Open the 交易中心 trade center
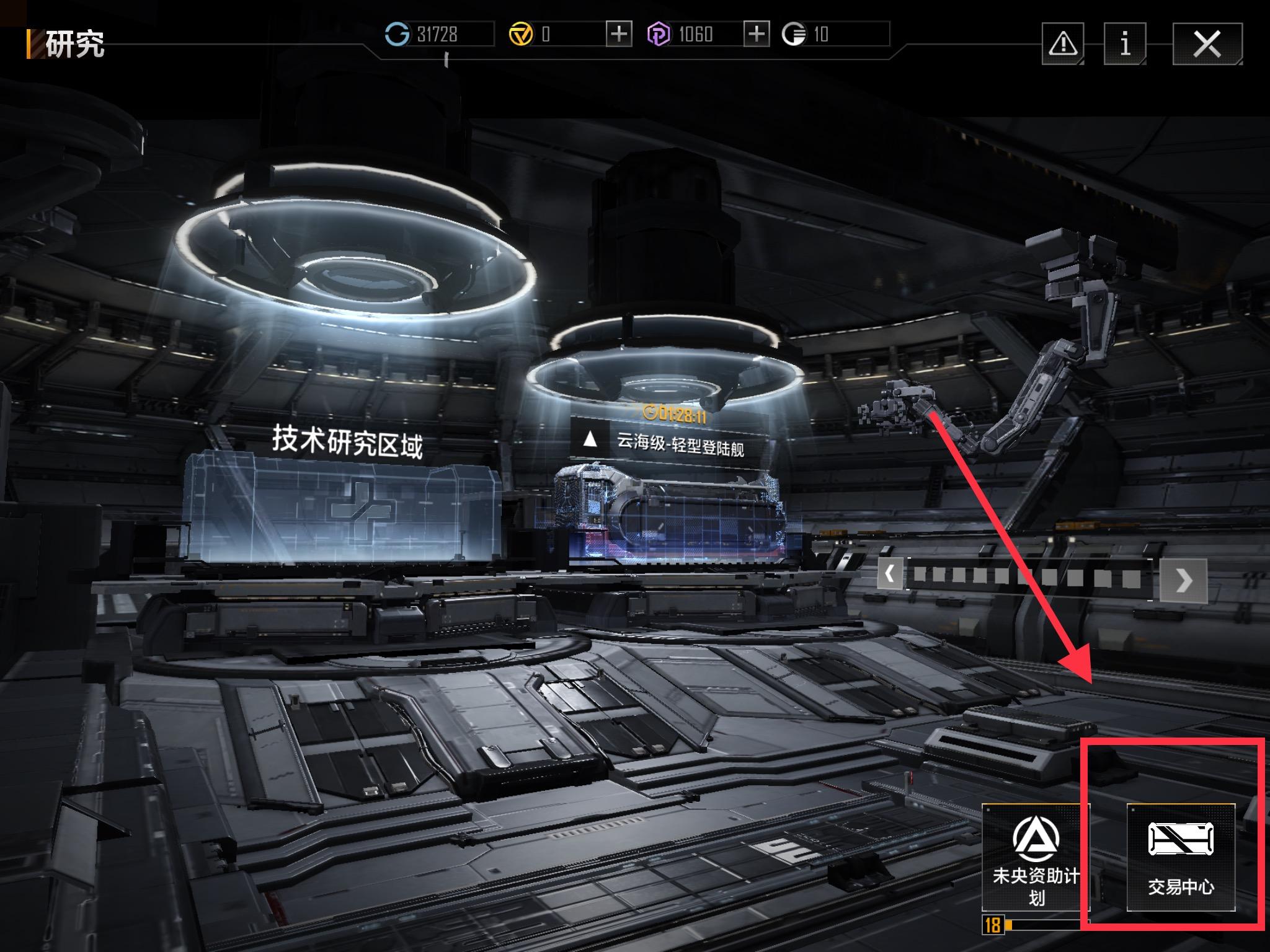 pyautogui.click(x=1180, y=857)
